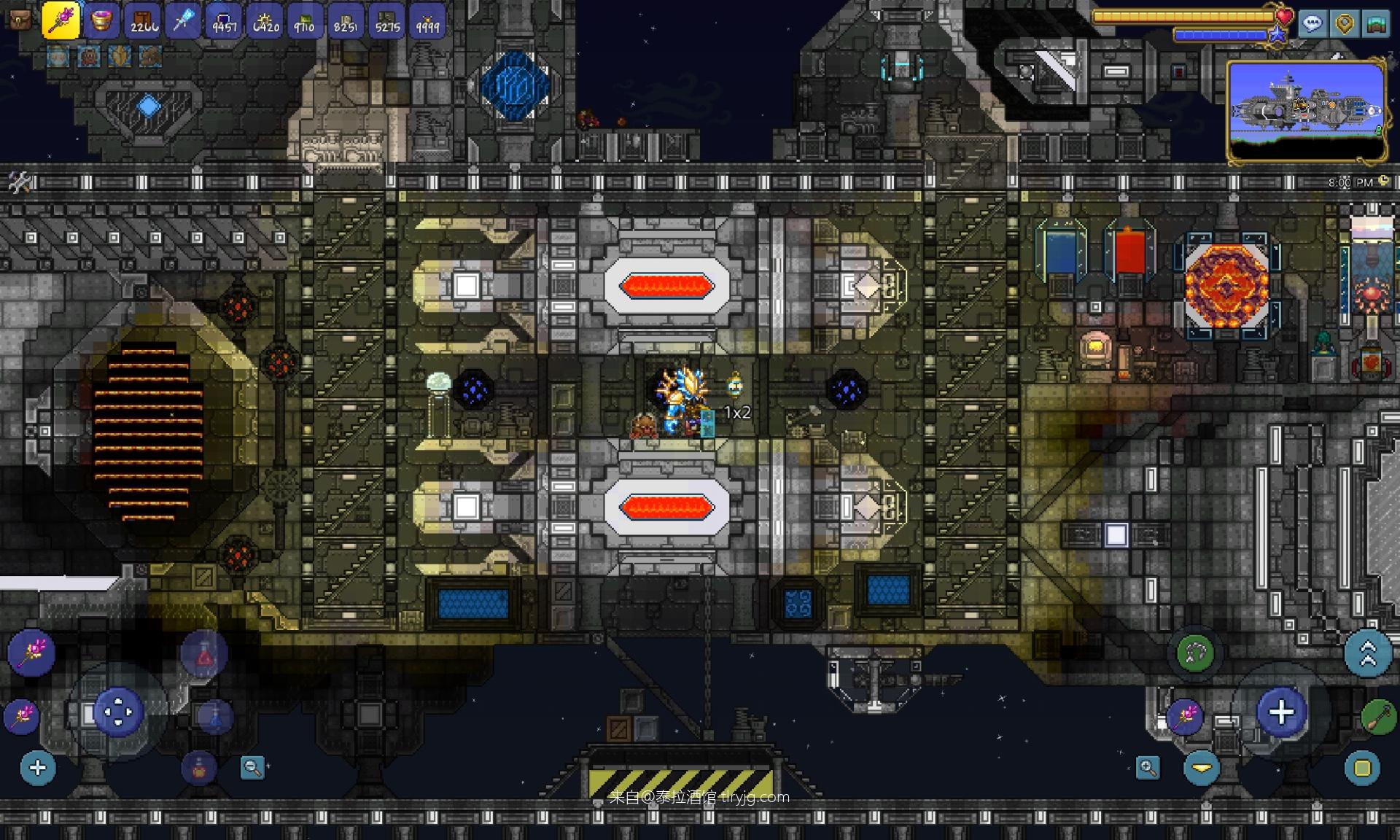This screenshot has height=840, width=1400.
Task: Open the inventory bag
Action: 20,20
